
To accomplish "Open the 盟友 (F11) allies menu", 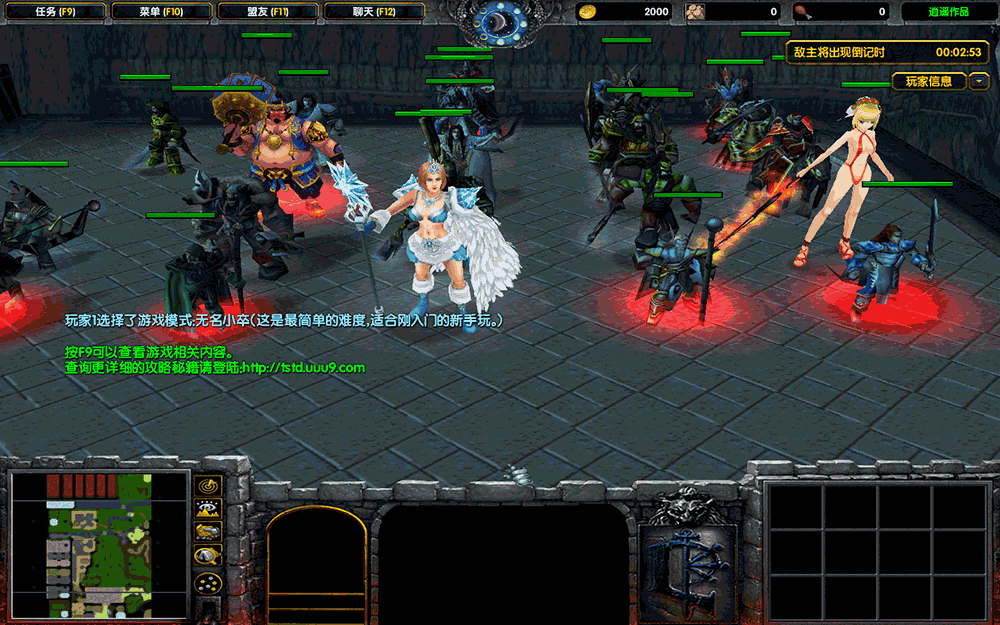I will (267, 12).
